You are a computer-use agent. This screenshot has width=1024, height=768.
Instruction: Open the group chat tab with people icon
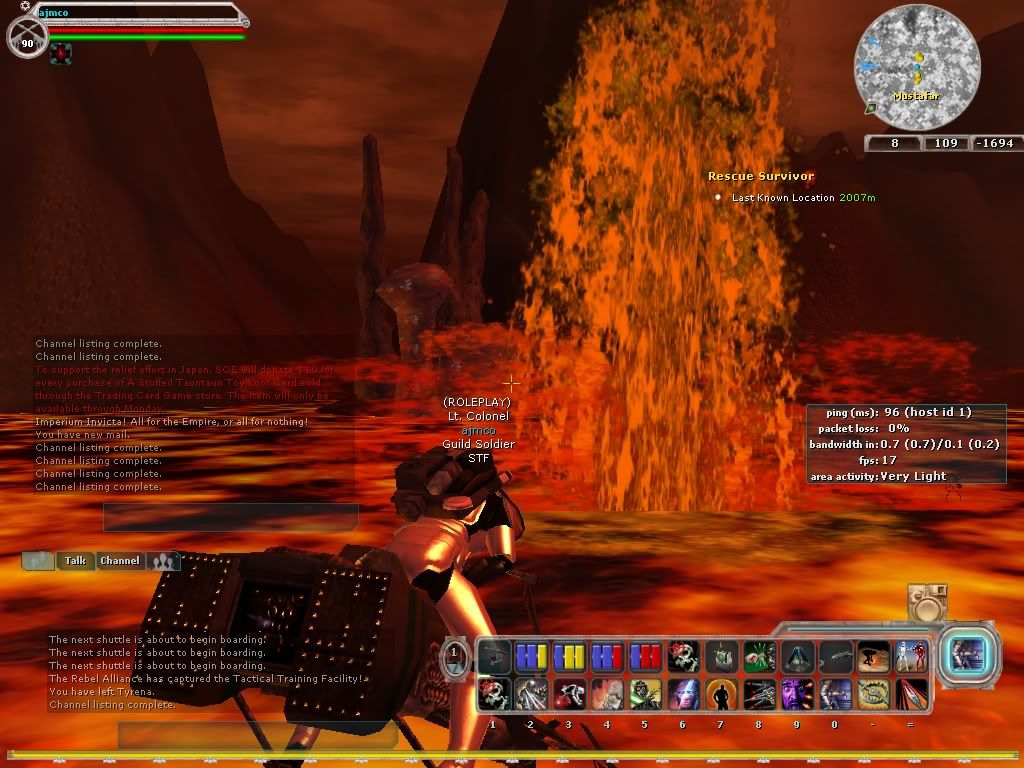pyautogui.click(x=163, y=561)
